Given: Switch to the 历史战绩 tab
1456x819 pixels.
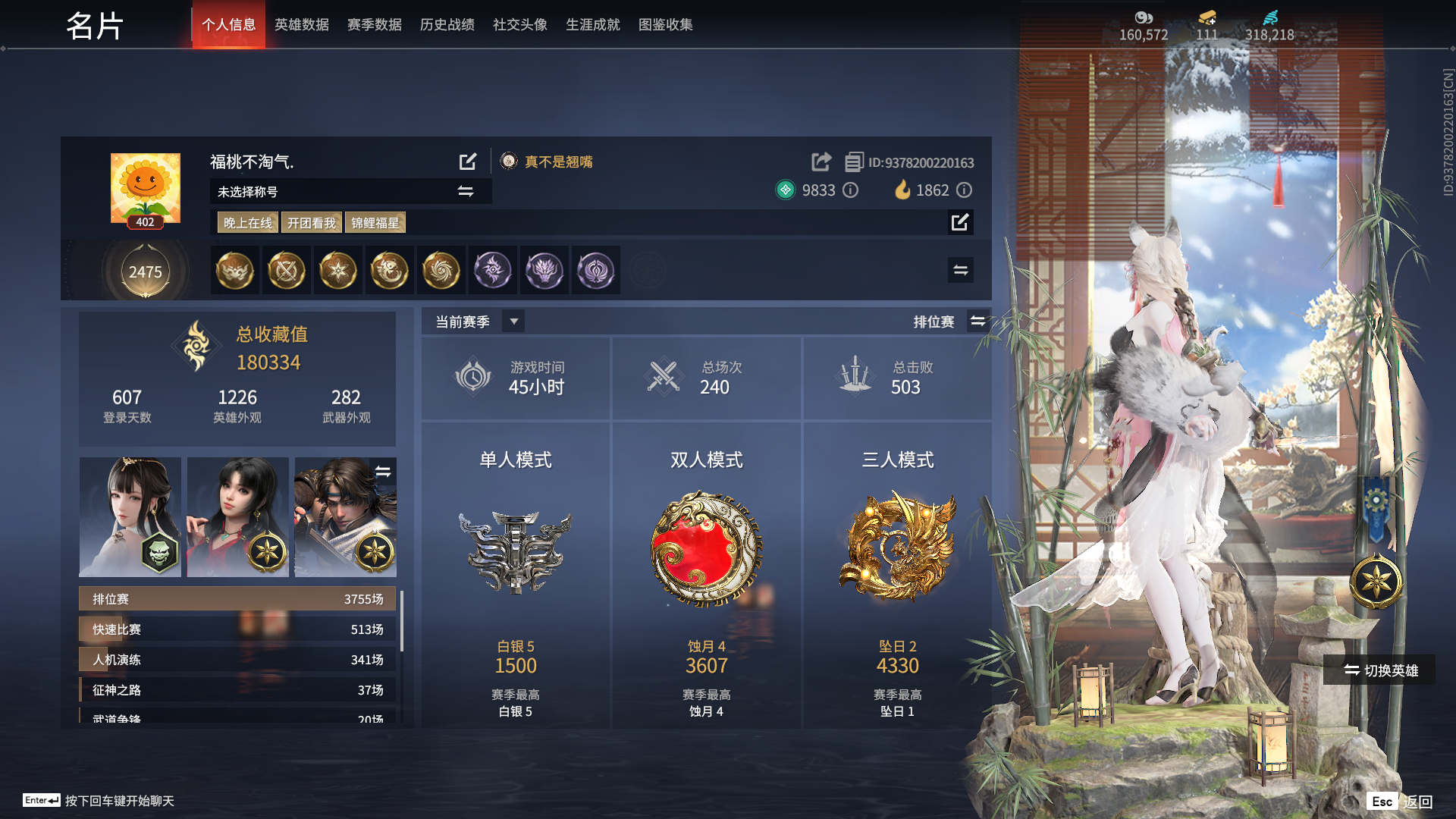Looking at the screenshot, I should tap(446, 24).
